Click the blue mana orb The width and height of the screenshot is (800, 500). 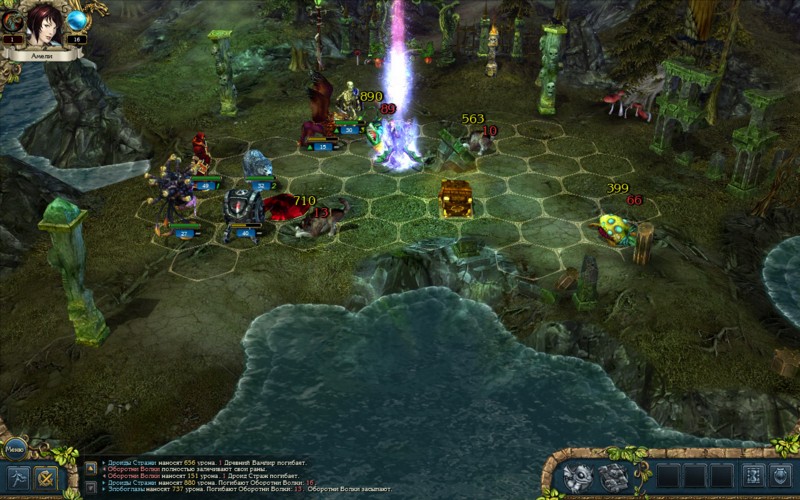point(78,22)
